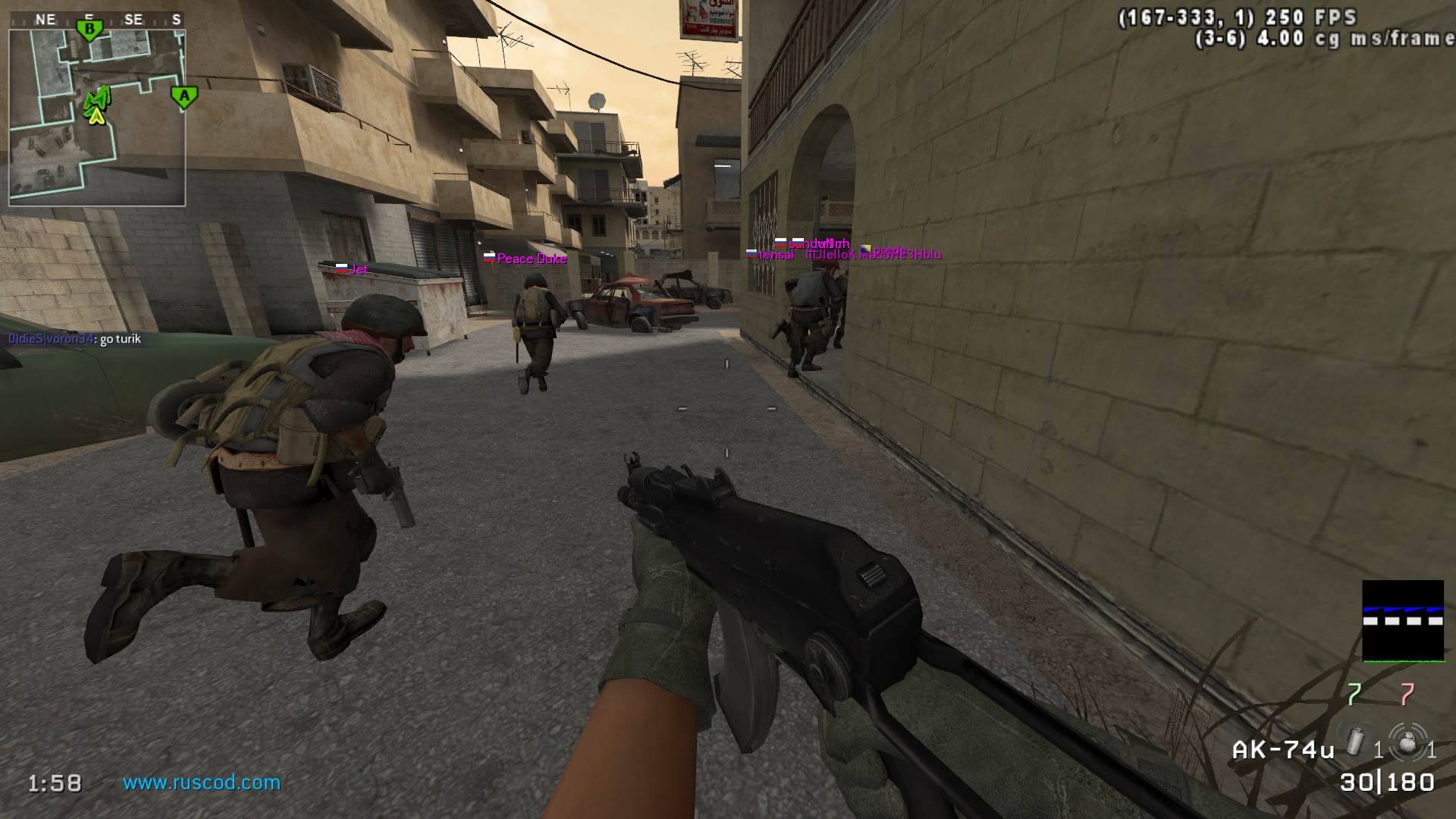
Task: Click the Jet teammate name tag
Action: [358, 269]
